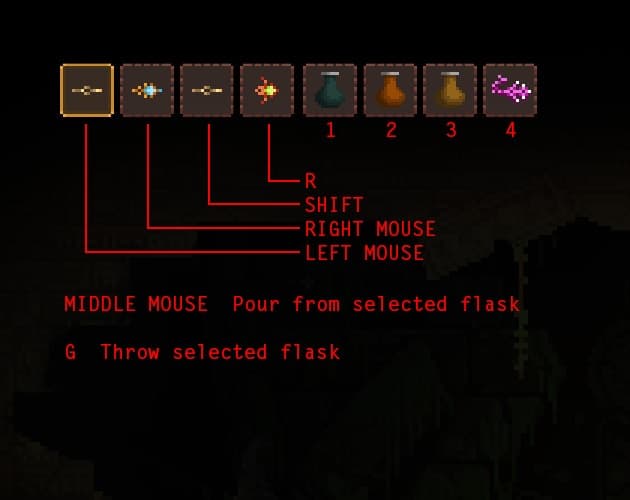Image resolution: width=630 pixels, height=500 pixels.
Task: Choose the red wand with yellow tip
Action: tap(267, 90)
